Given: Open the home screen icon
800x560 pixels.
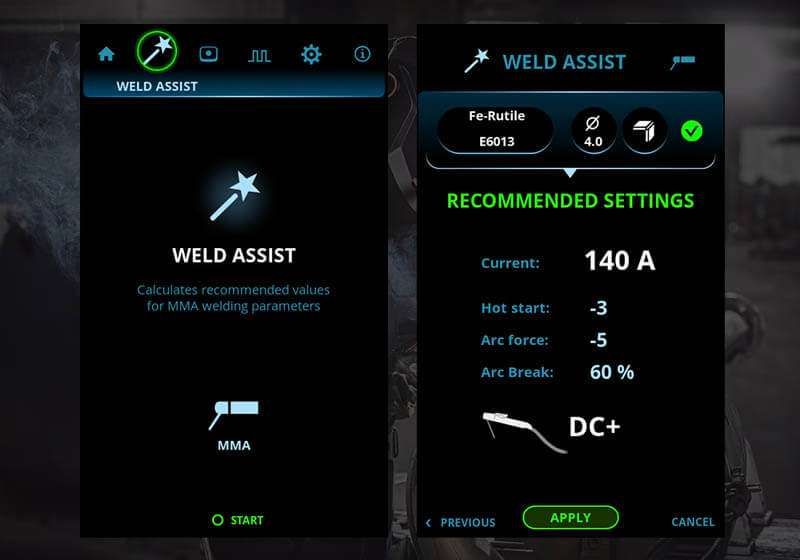Looking at the screenshot, I should point(106,54).
